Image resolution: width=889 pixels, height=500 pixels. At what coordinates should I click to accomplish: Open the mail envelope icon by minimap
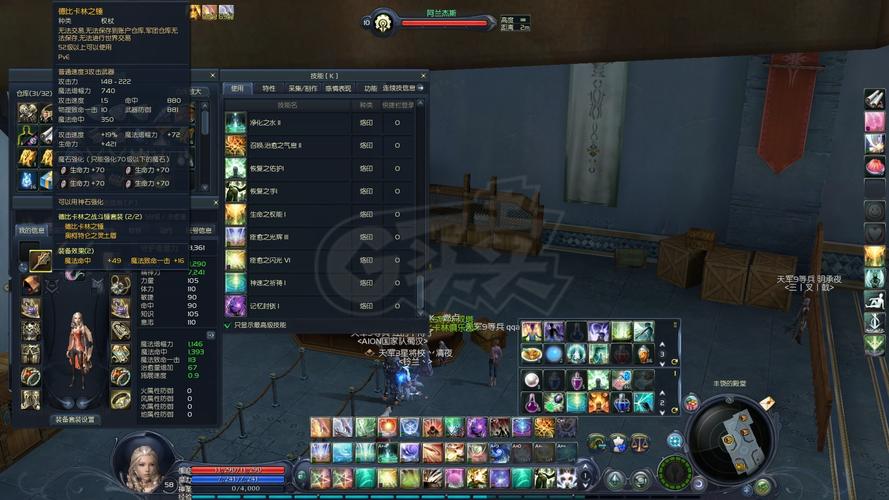click(767, 402)
